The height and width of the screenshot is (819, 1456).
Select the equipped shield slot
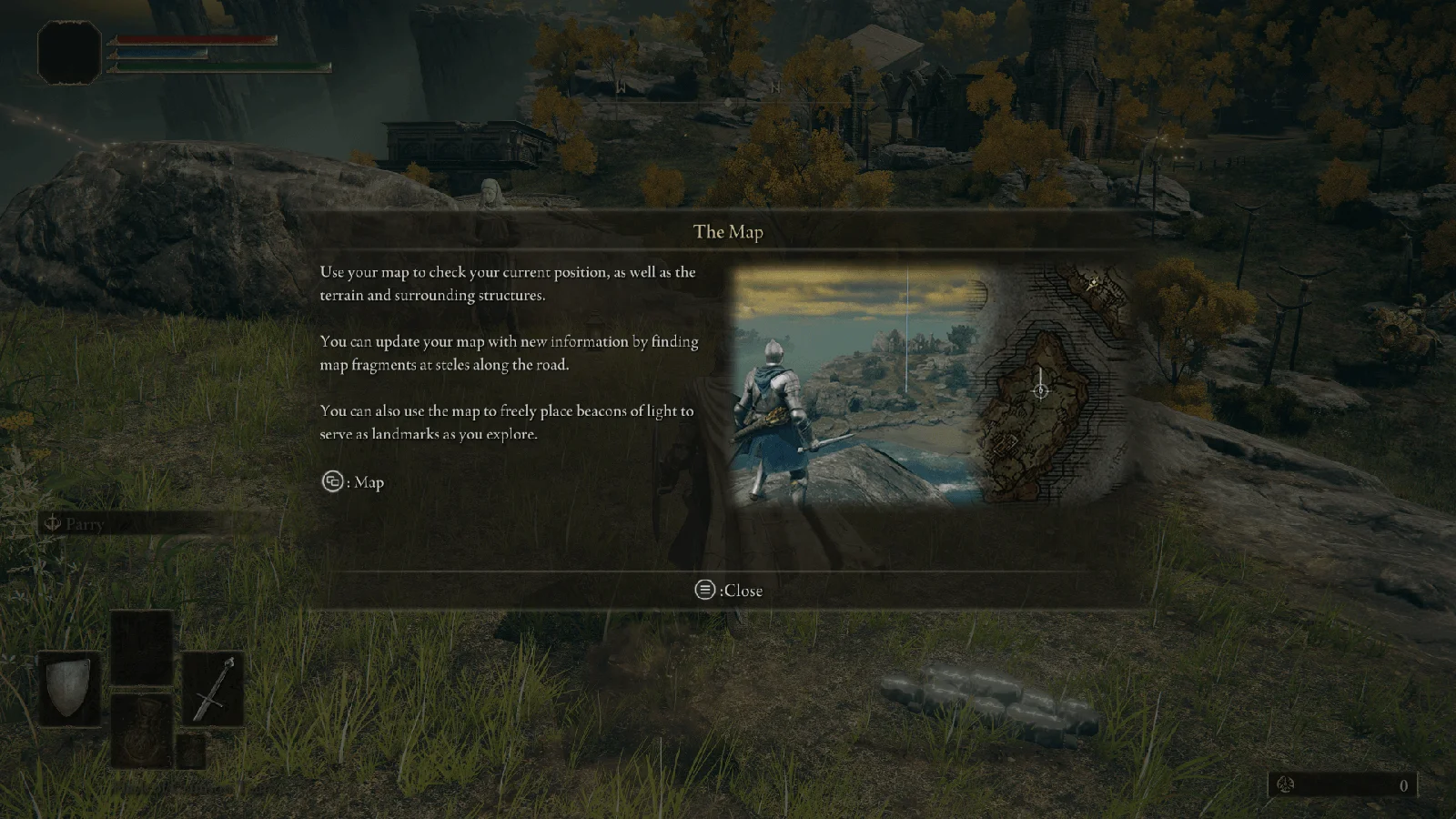tap(69, 689)
